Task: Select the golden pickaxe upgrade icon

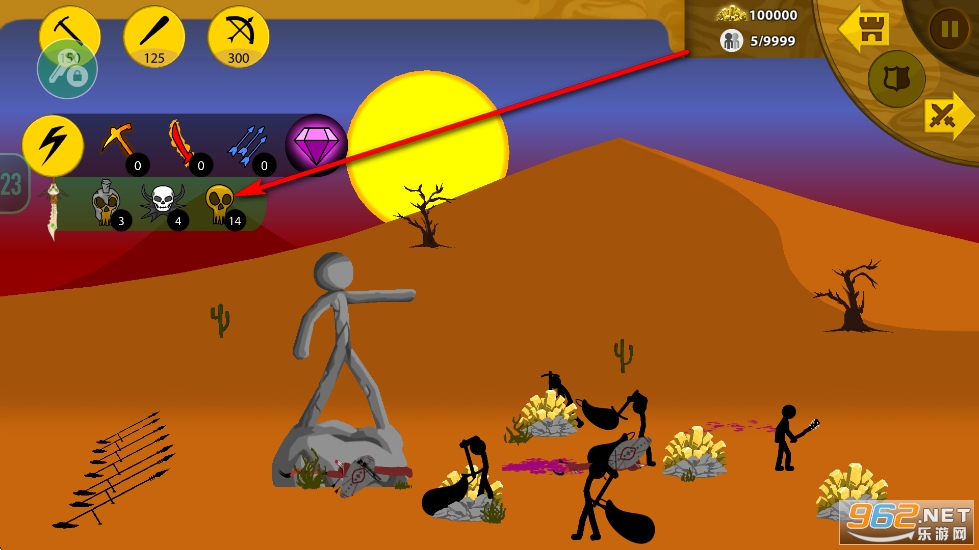Action: pos(119,144)
